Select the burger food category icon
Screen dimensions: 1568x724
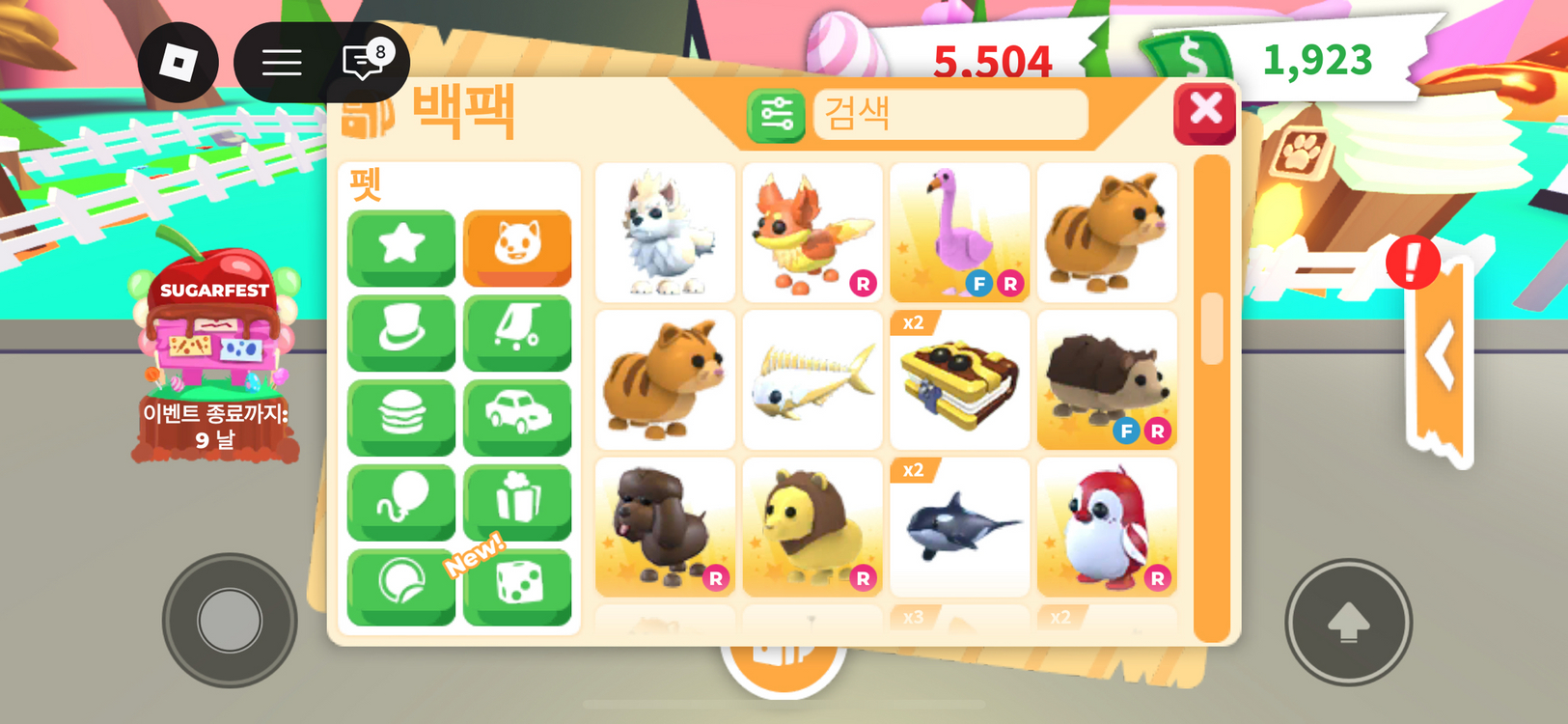coord(401,417)
